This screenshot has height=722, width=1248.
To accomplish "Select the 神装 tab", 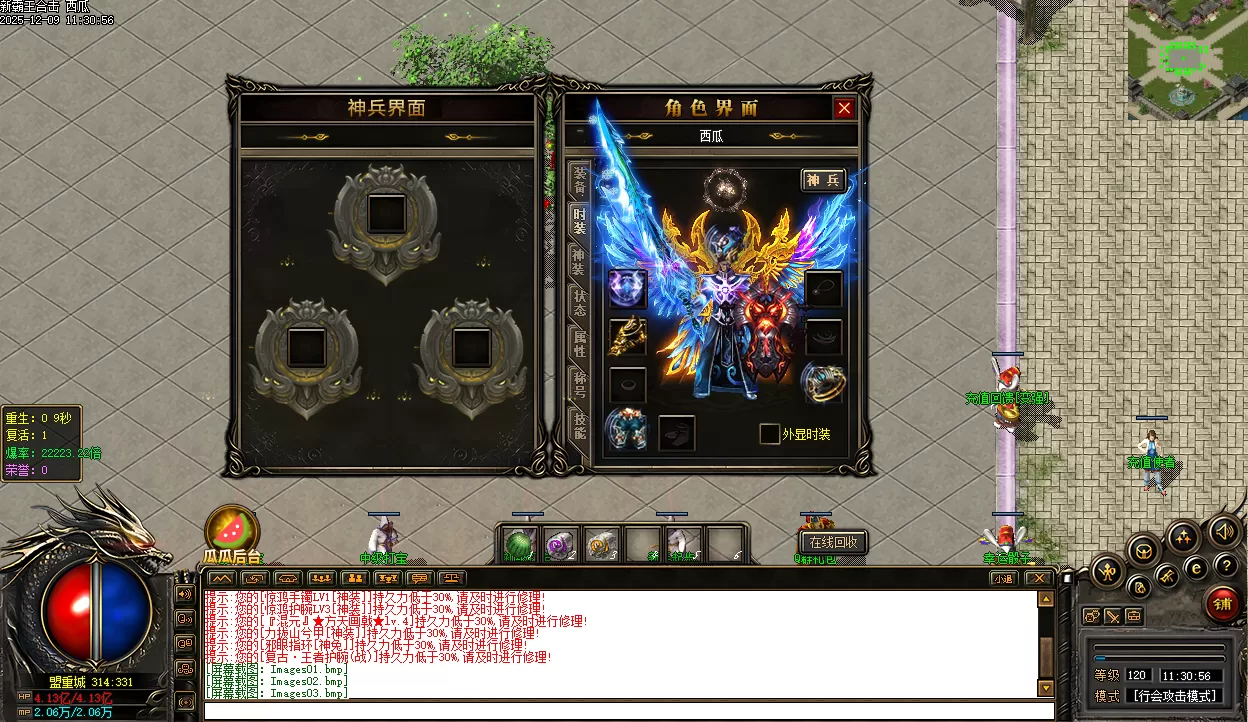I will [579, 262].
